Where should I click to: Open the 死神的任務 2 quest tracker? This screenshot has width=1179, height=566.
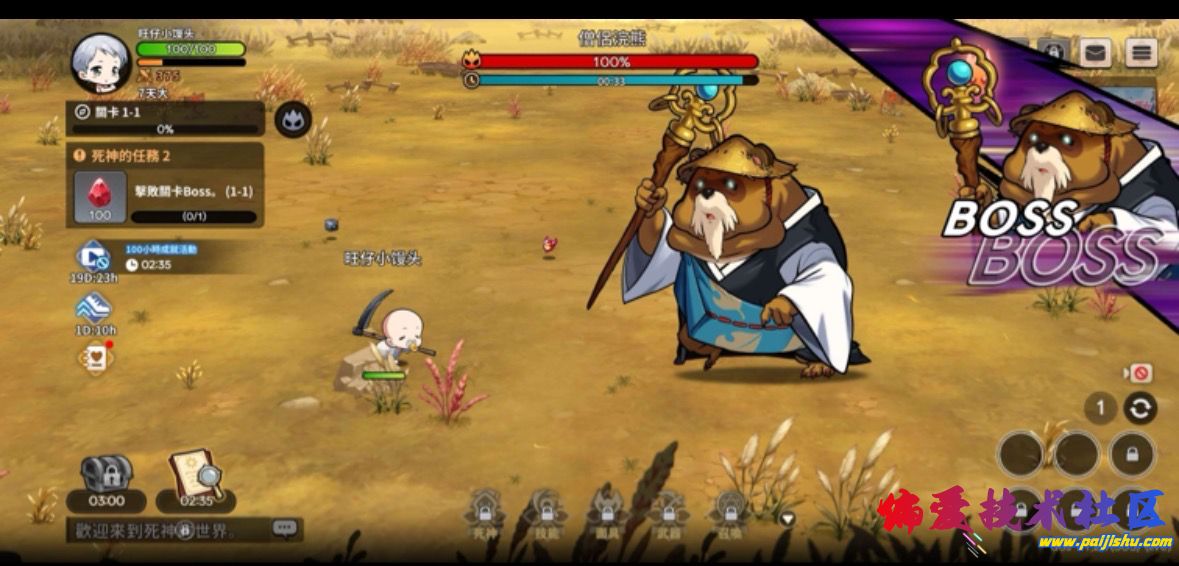[x=165, y=156]
